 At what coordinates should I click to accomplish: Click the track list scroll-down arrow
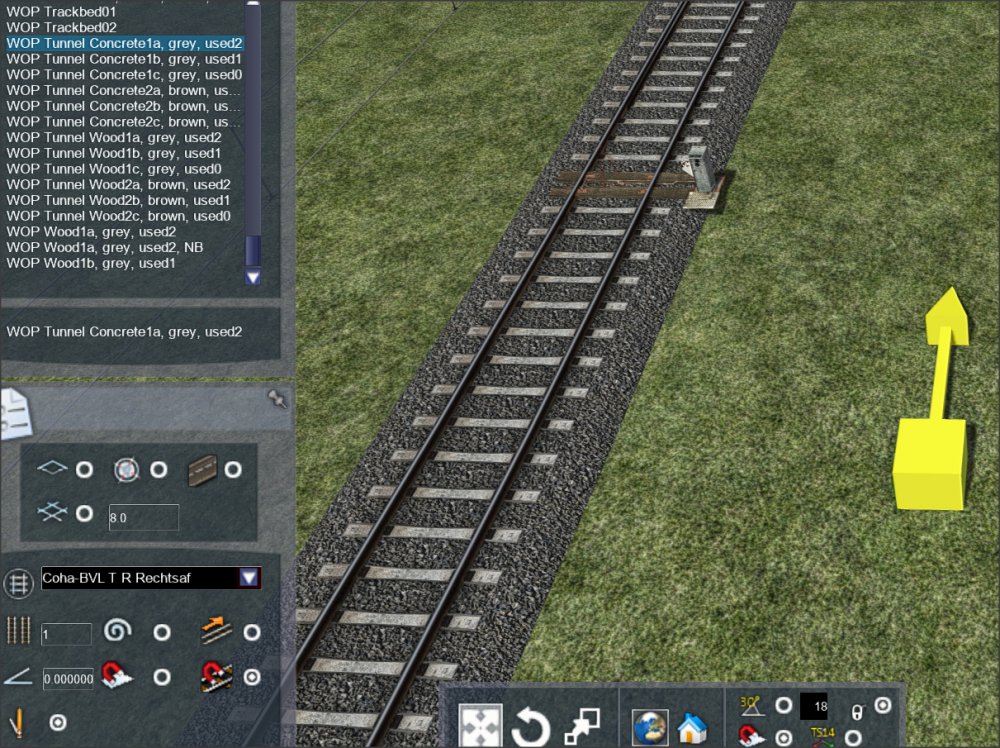coord(252,277)
